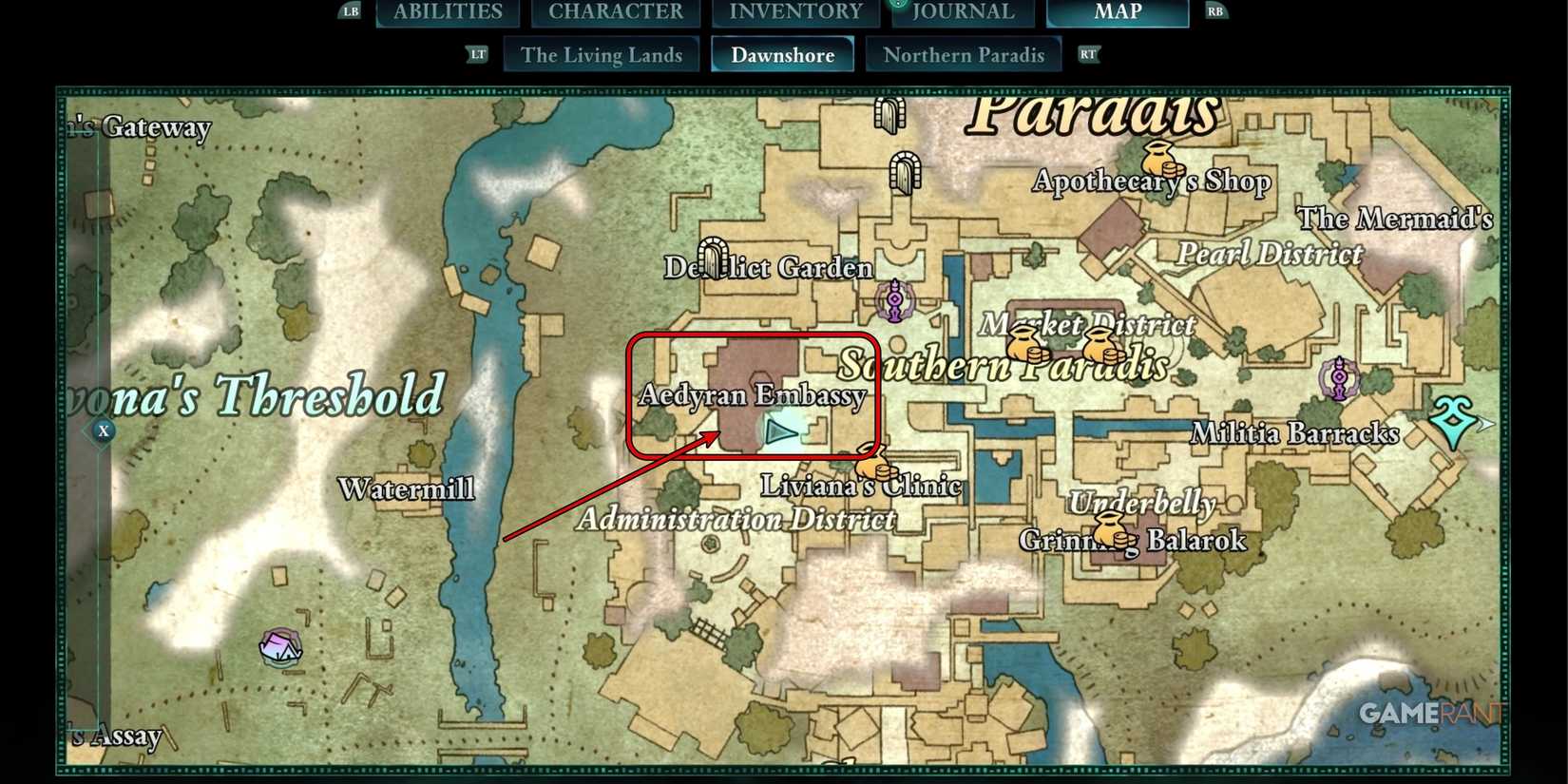This screenshot has width=1568, height=784.
Task: Click the X button prompt on the left edge
Action: coord(102,430)
